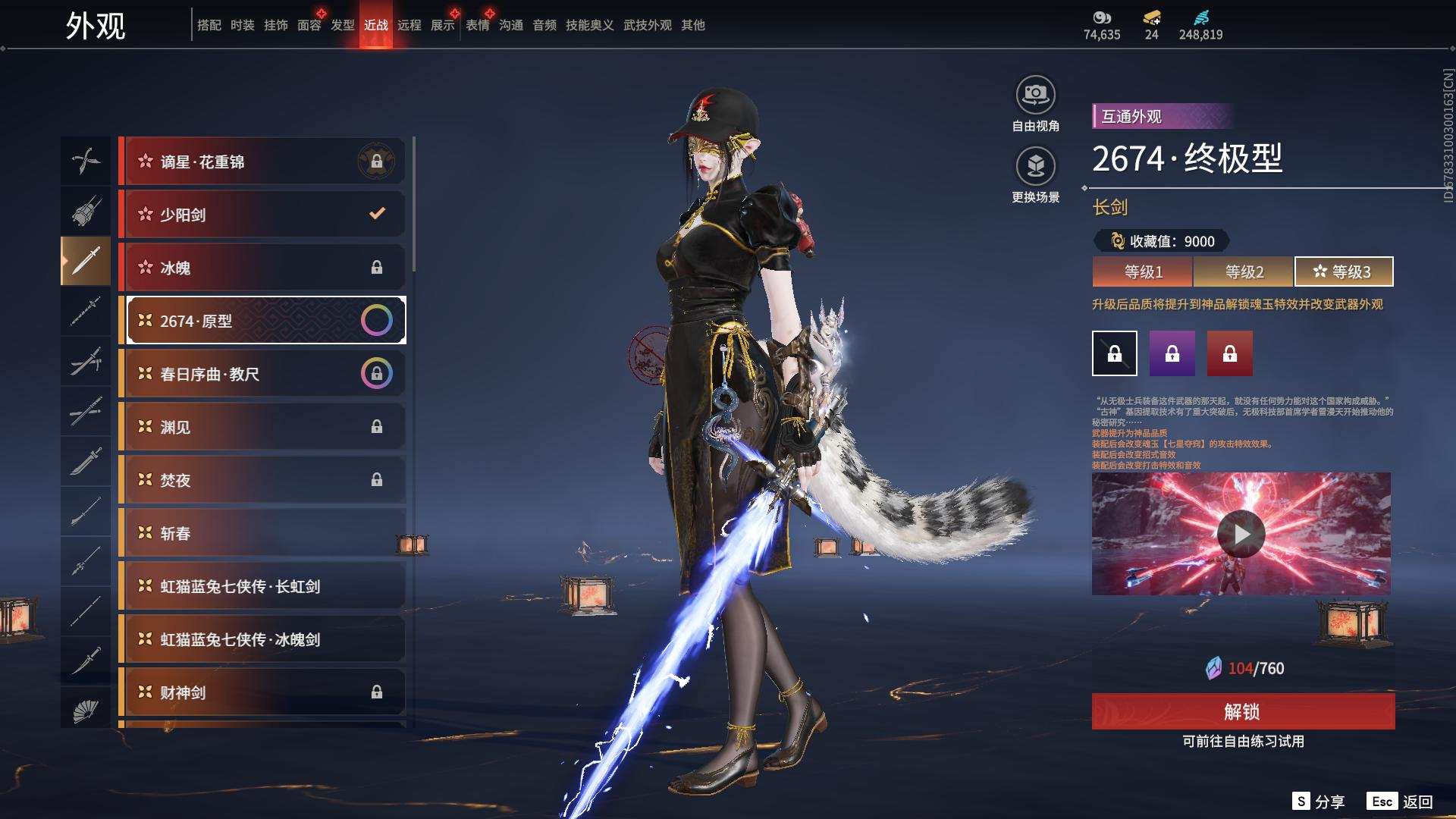The image size is (1456, 819).
Task: Select 虹猫蓝兔七侠传·长虹剑 skin
Action: pos(262,586)
